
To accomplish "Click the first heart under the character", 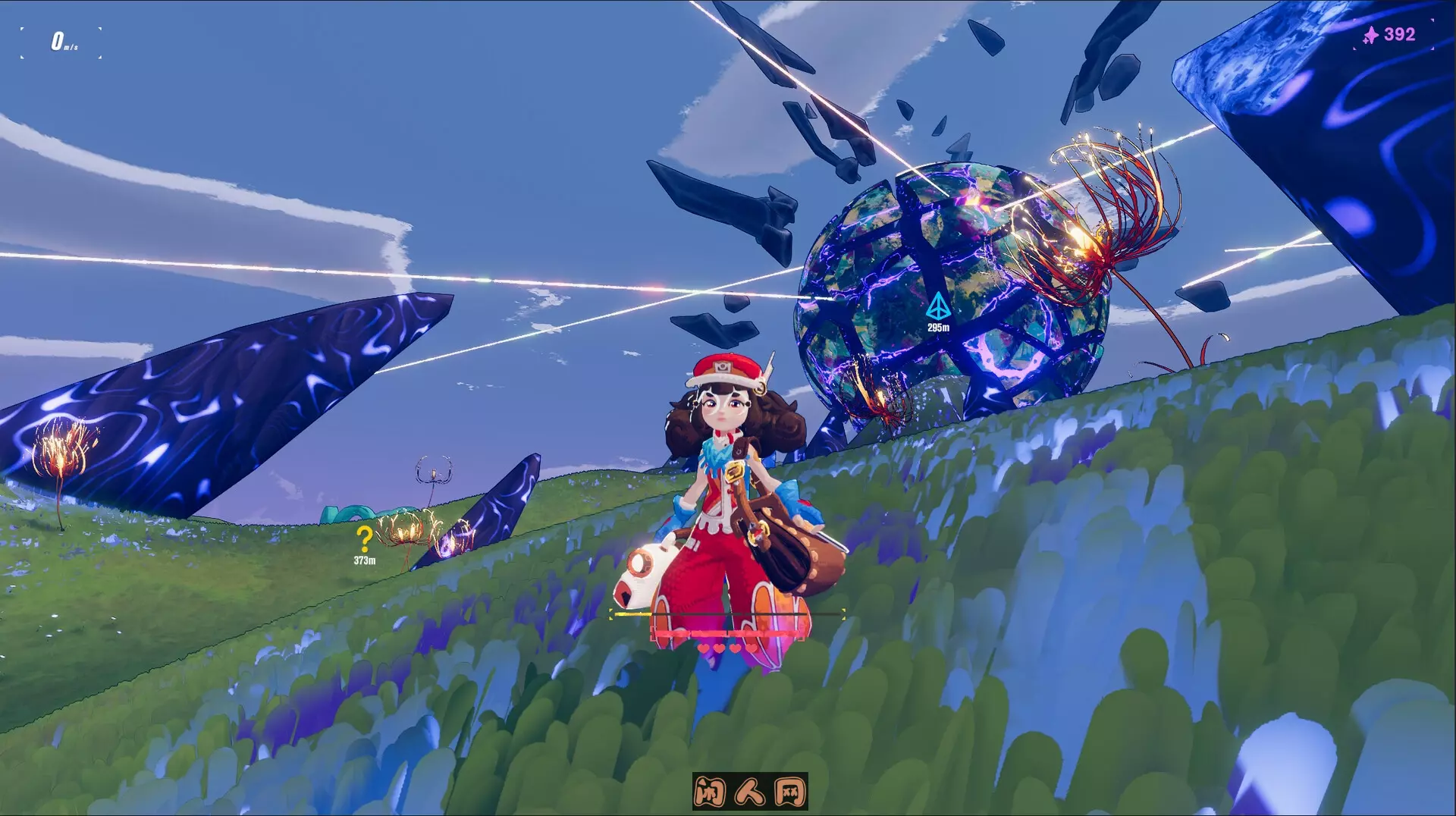I will tap(703, 648).
